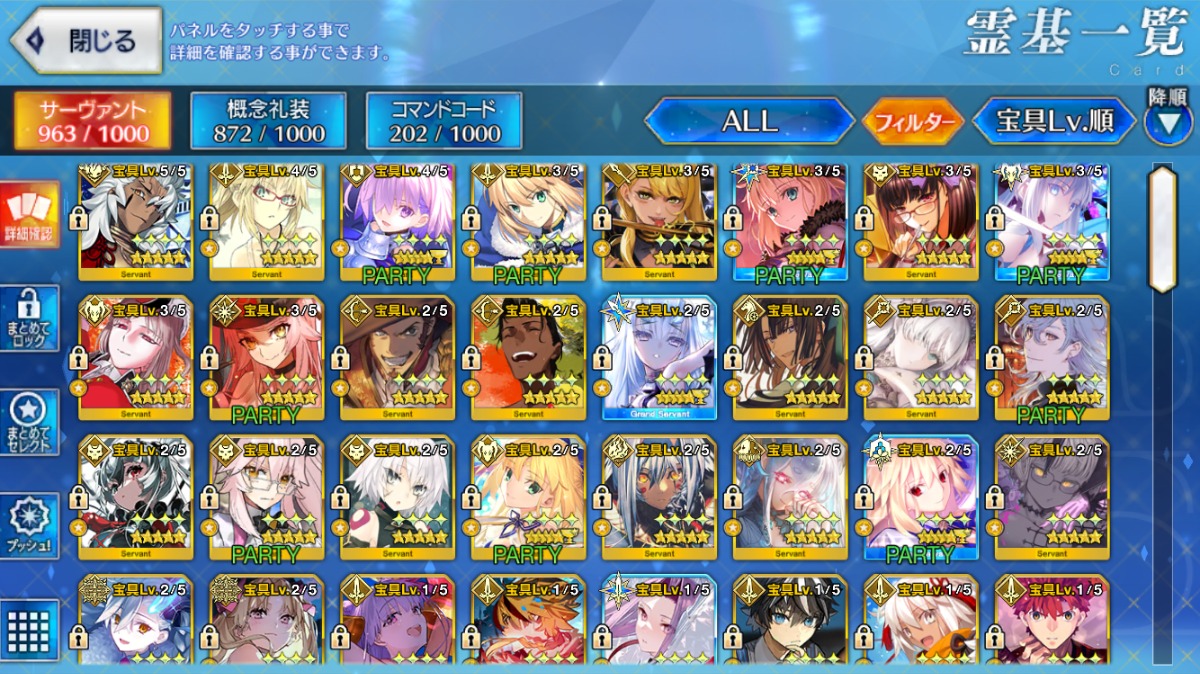Close the card list with 閉じる
Image resolution: width=1200 pixels, height=674 pixels.
(x=86, y=41)
